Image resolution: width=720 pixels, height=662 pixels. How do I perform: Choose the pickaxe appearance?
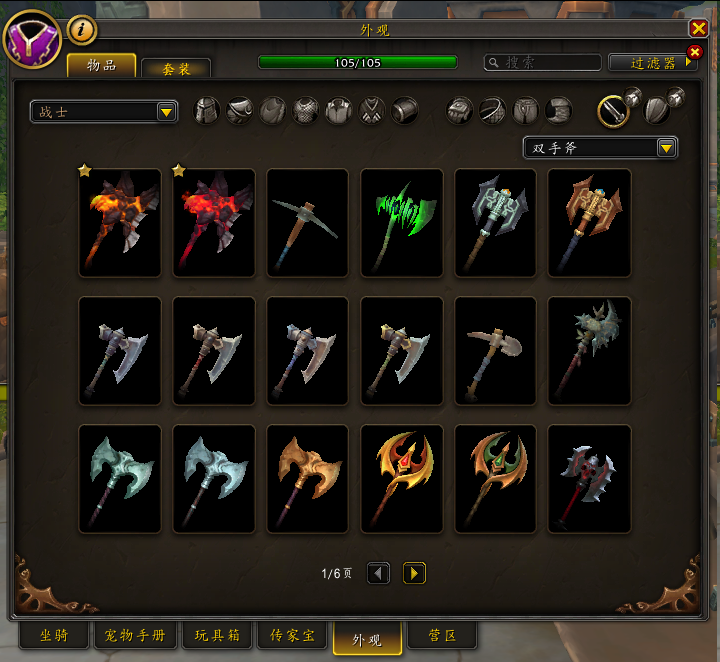pyautogui.click(x=307, y=222)
